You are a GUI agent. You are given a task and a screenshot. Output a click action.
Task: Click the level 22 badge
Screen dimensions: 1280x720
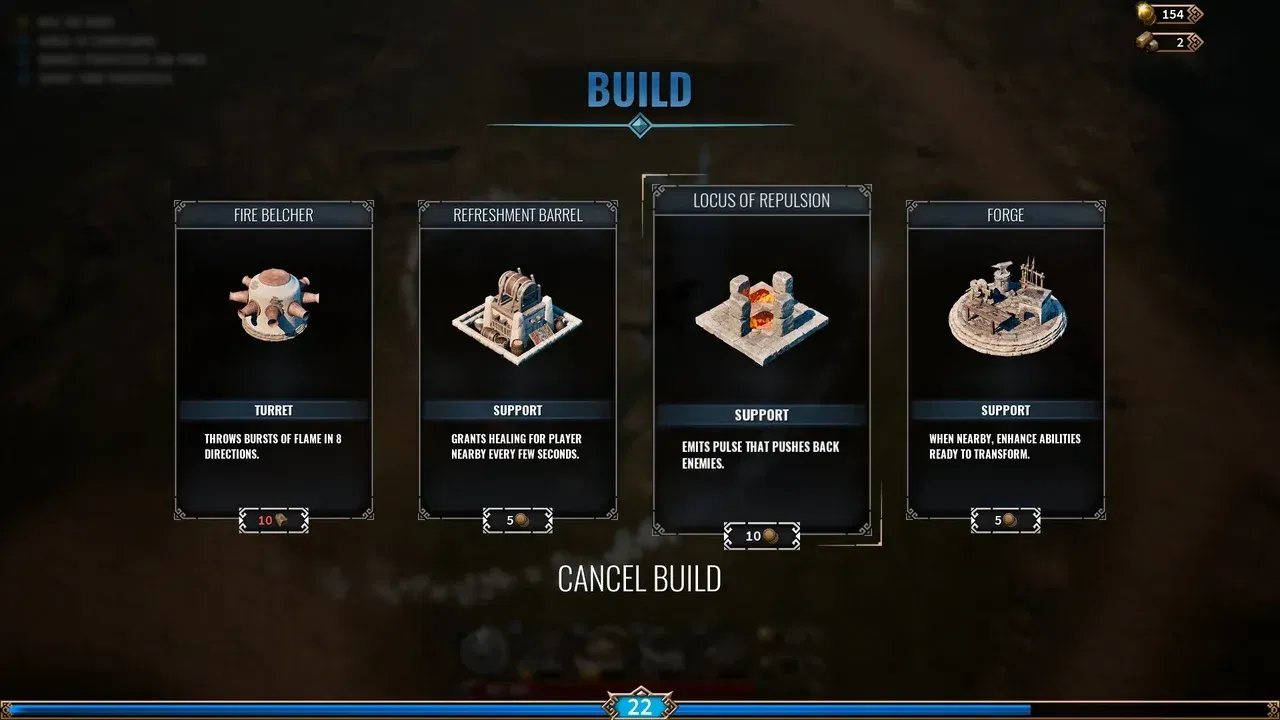coord(639,707)
